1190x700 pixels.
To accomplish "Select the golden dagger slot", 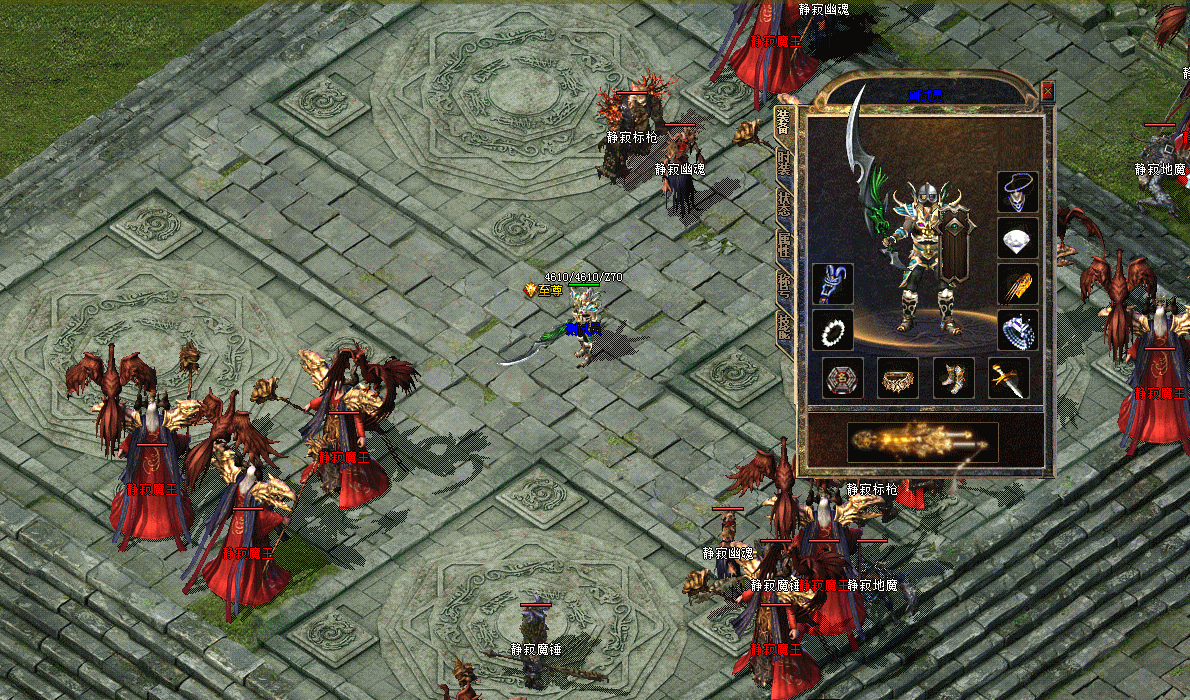I will [1007, 378].
